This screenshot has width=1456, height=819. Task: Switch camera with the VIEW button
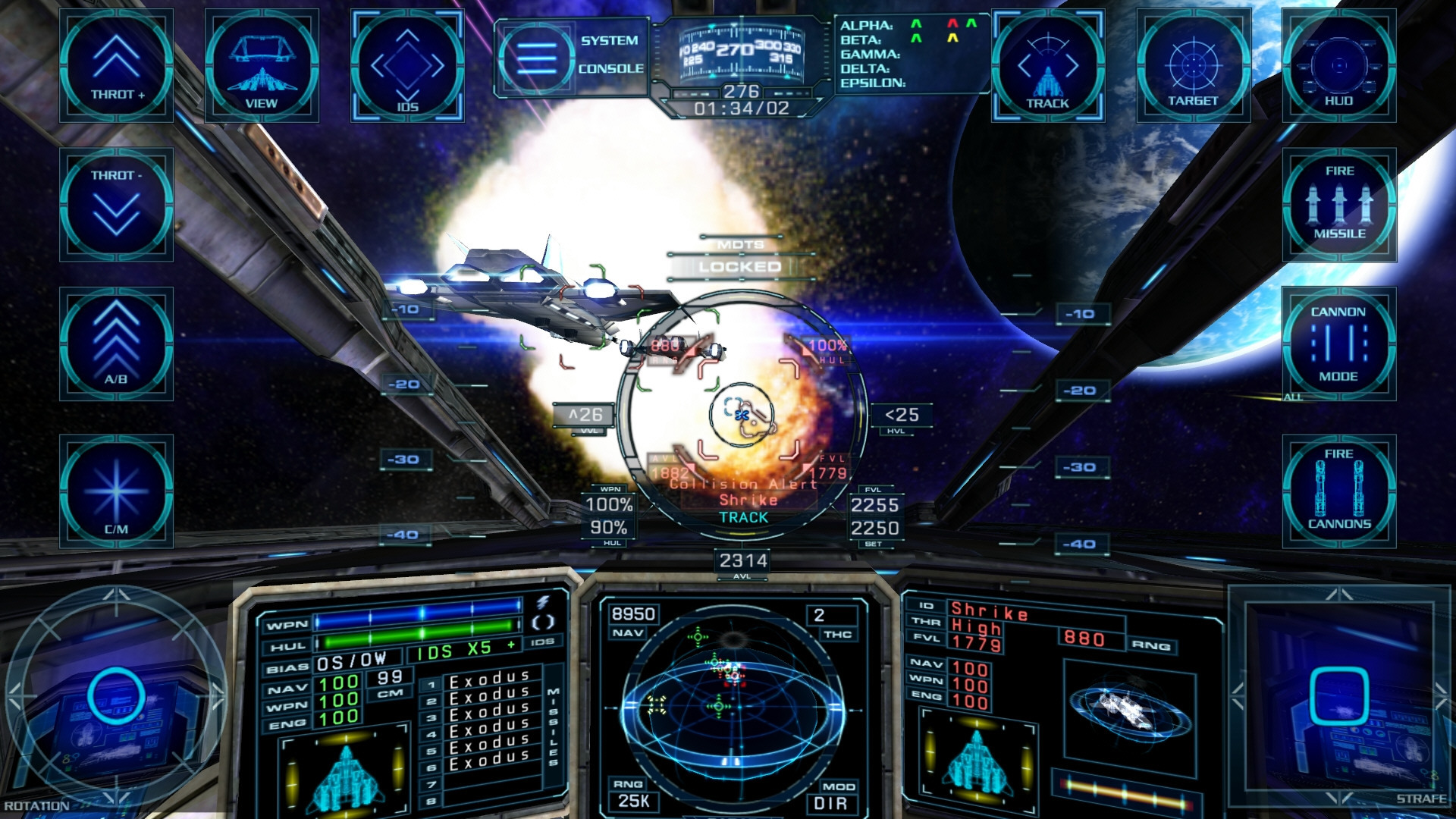tap(262, 65)
